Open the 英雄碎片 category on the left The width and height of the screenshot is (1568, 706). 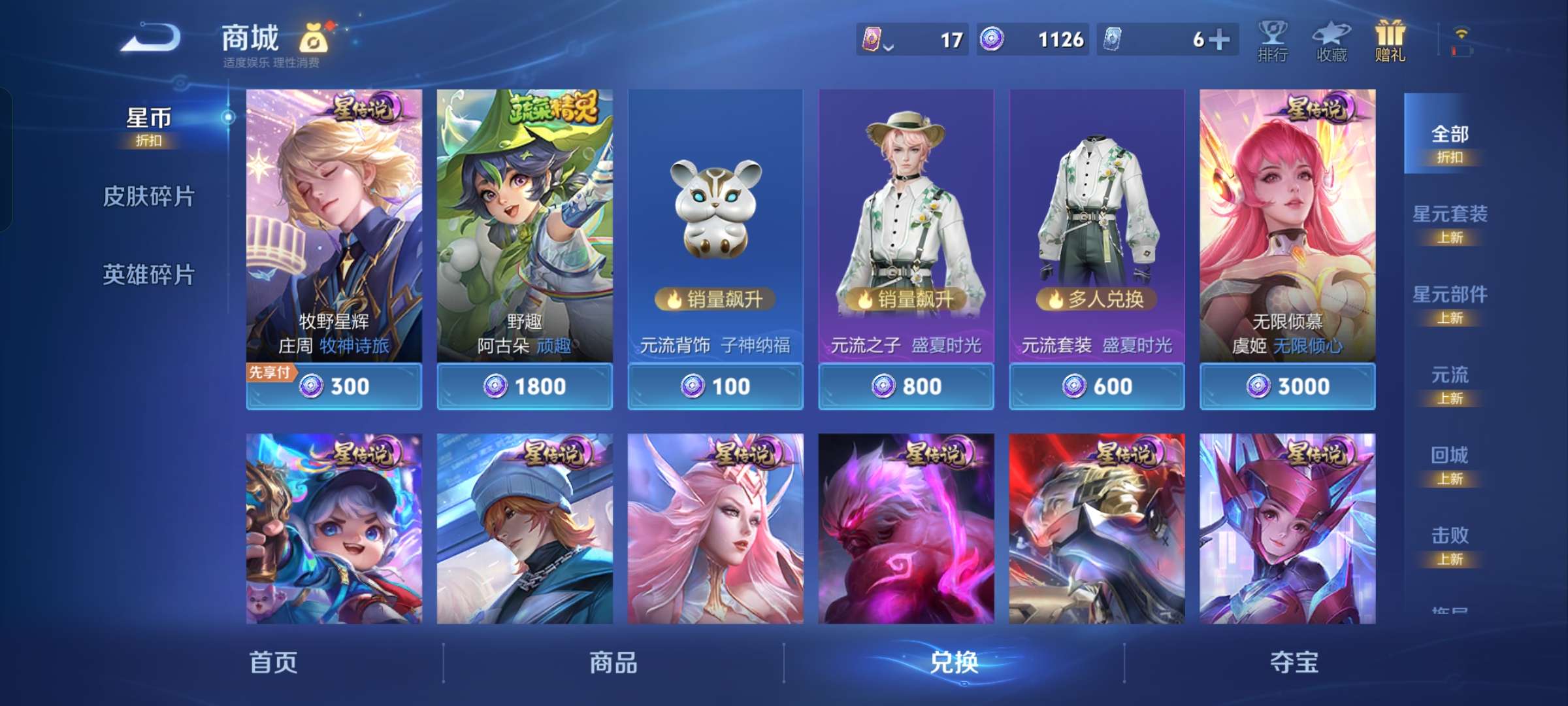click(x=149, y=275)
